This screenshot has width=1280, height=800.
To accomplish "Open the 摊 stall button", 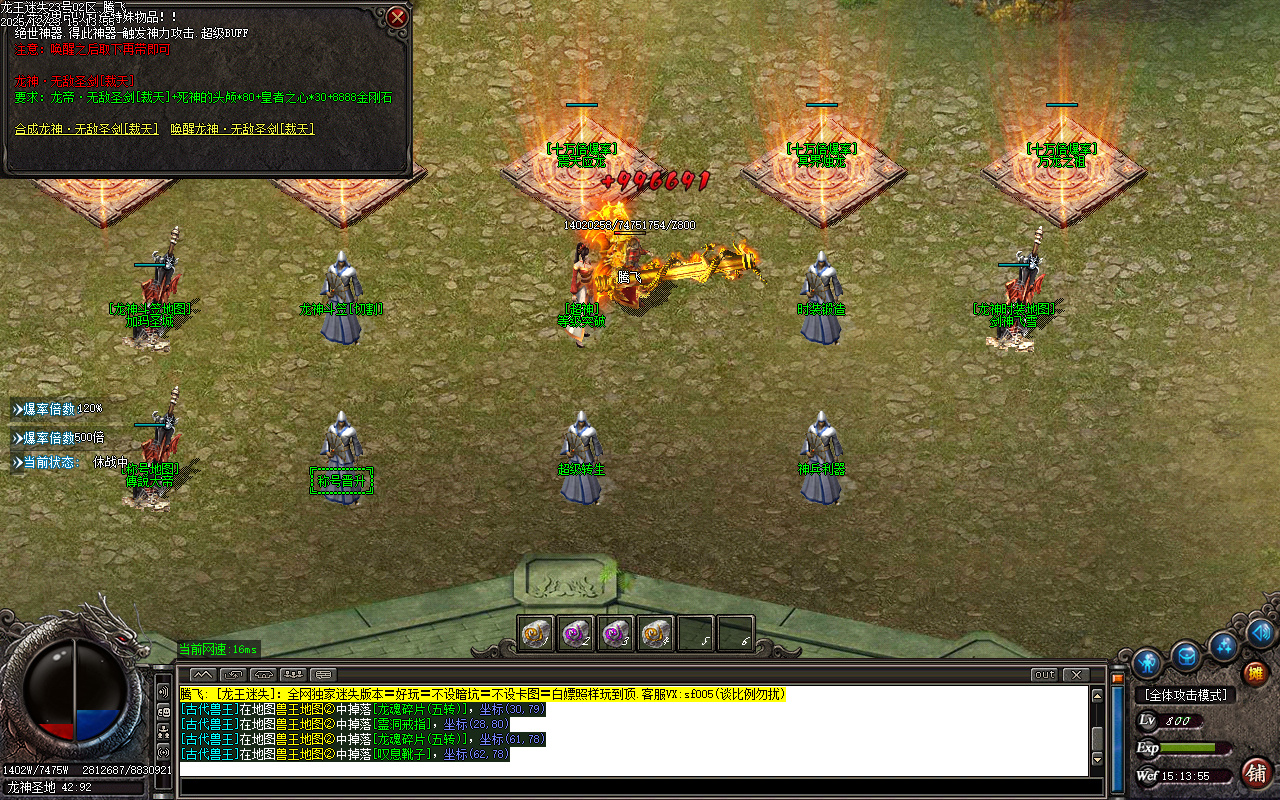I will [1254, 673].
